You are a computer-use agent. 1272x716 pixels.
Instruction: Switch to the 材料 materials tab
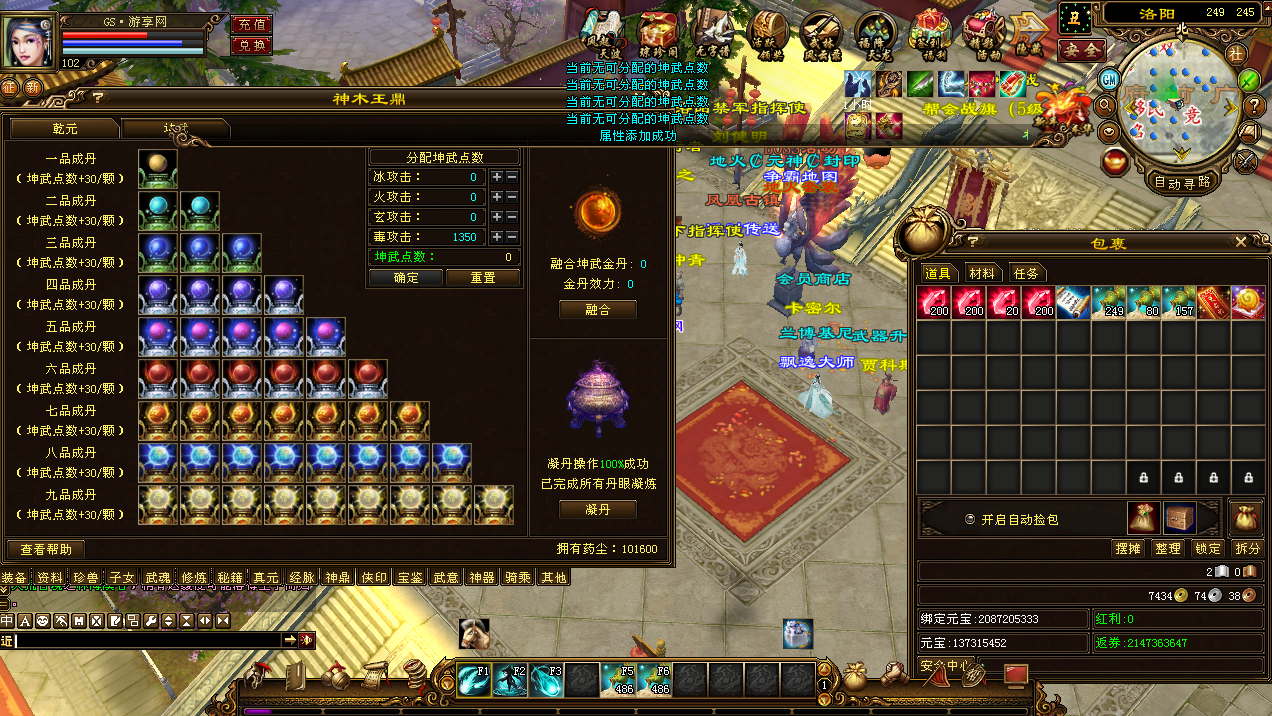point(982,273)
